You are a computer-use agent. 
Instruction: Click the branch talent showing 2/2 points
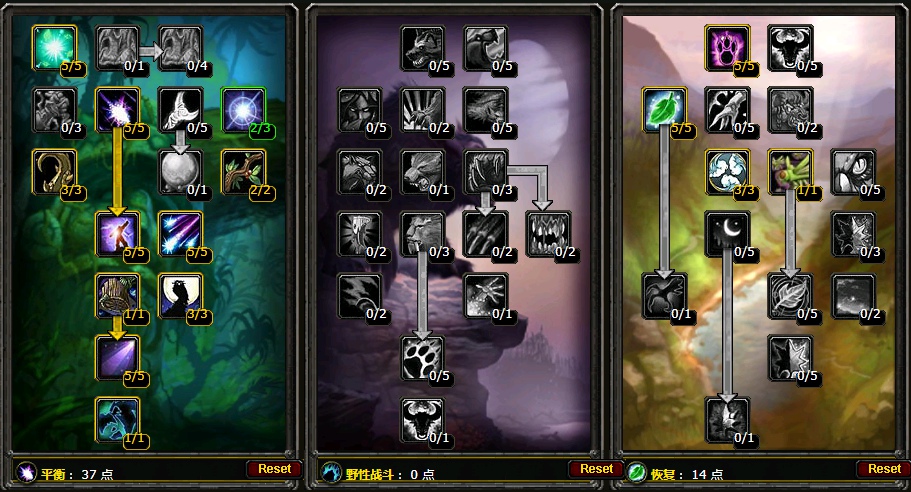(x=242, y=171)
